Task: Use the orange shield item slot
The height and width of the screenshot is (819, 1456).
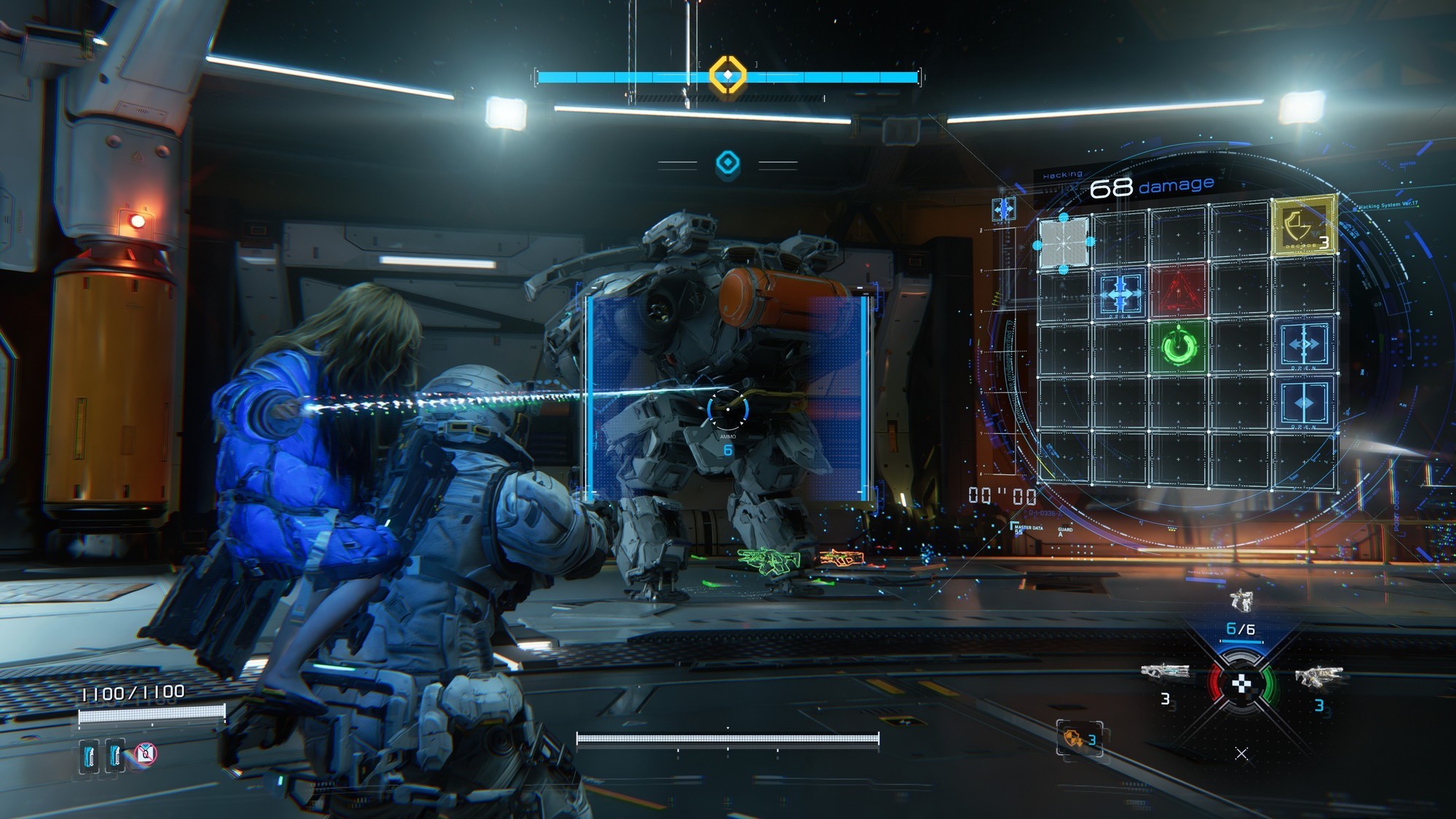Action: (x=1080, y=738)
